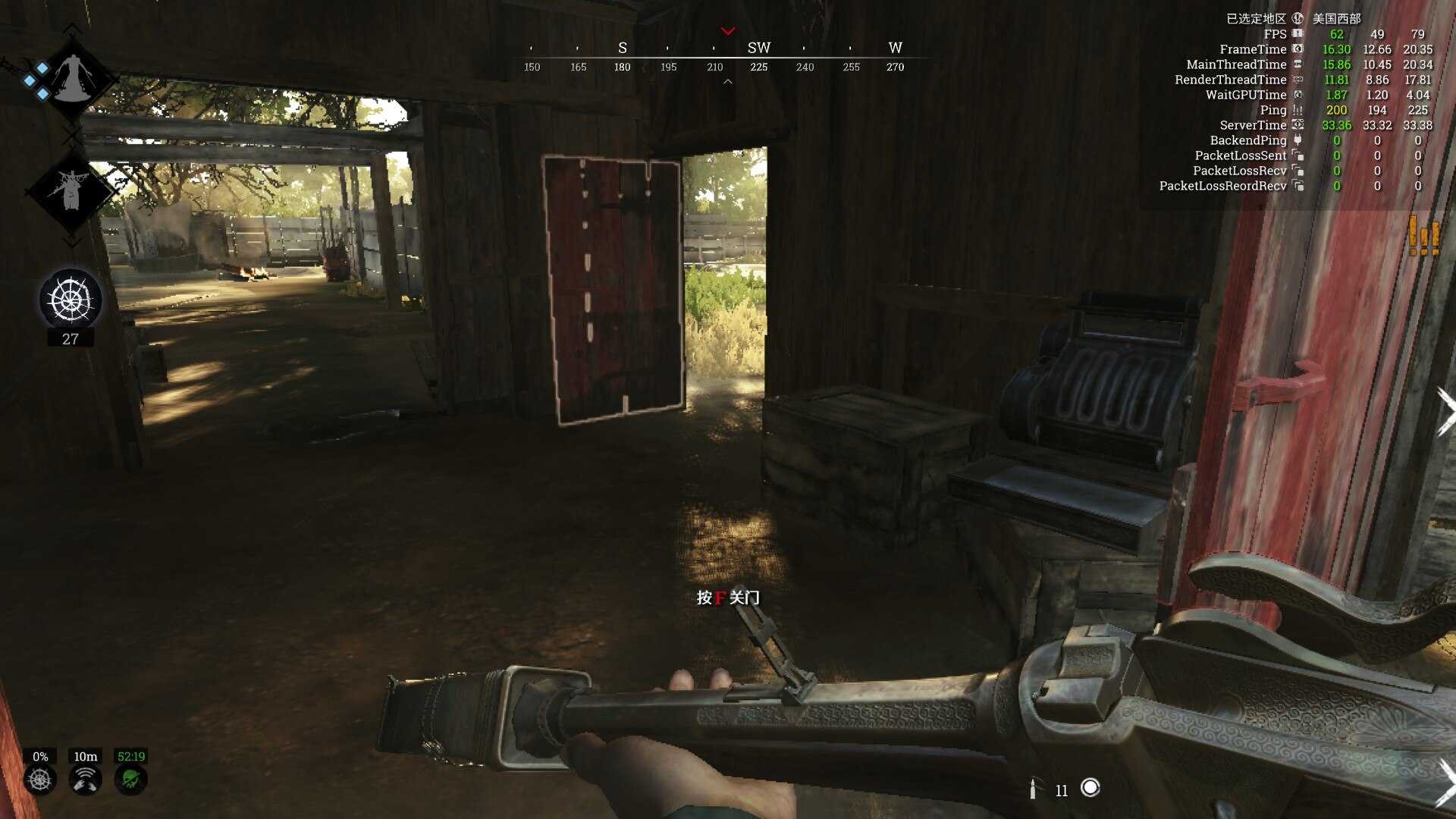Select the green skull mission timer icon
This screenshot has height=819, width=1456.
130,780
